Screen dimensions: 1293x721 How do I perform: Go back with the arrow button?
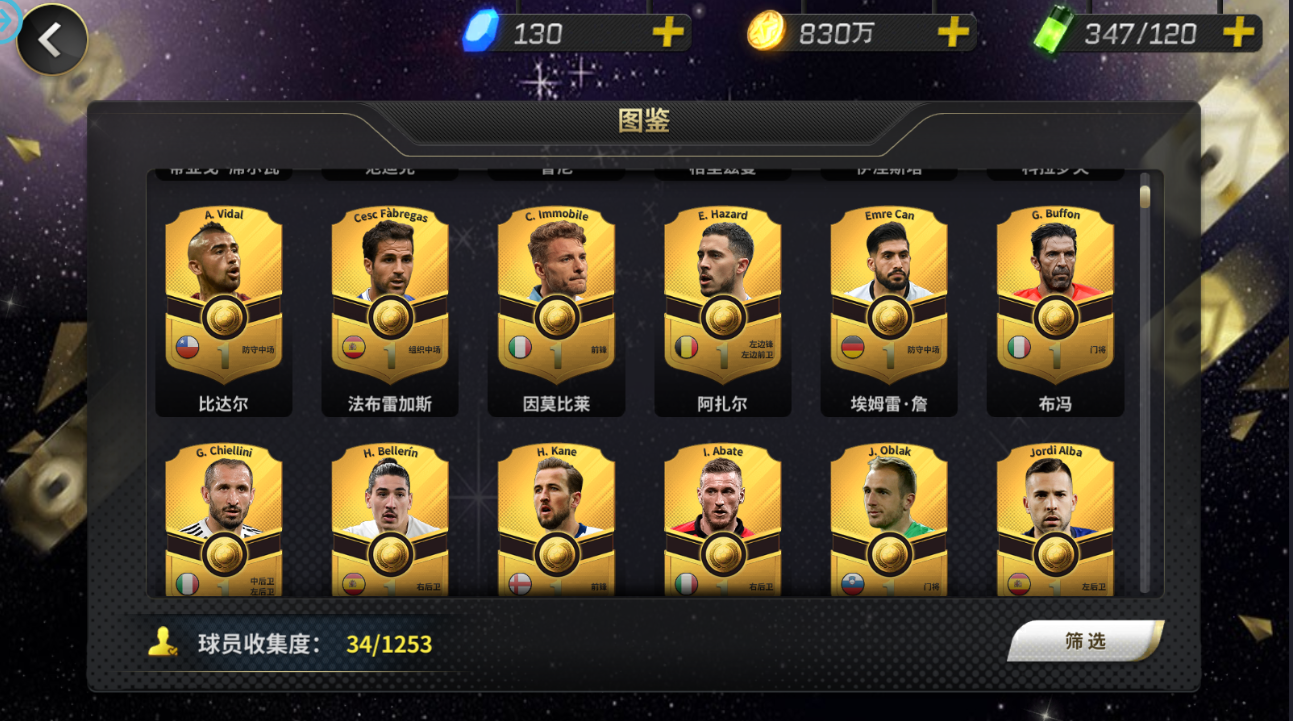coord(50,40)
